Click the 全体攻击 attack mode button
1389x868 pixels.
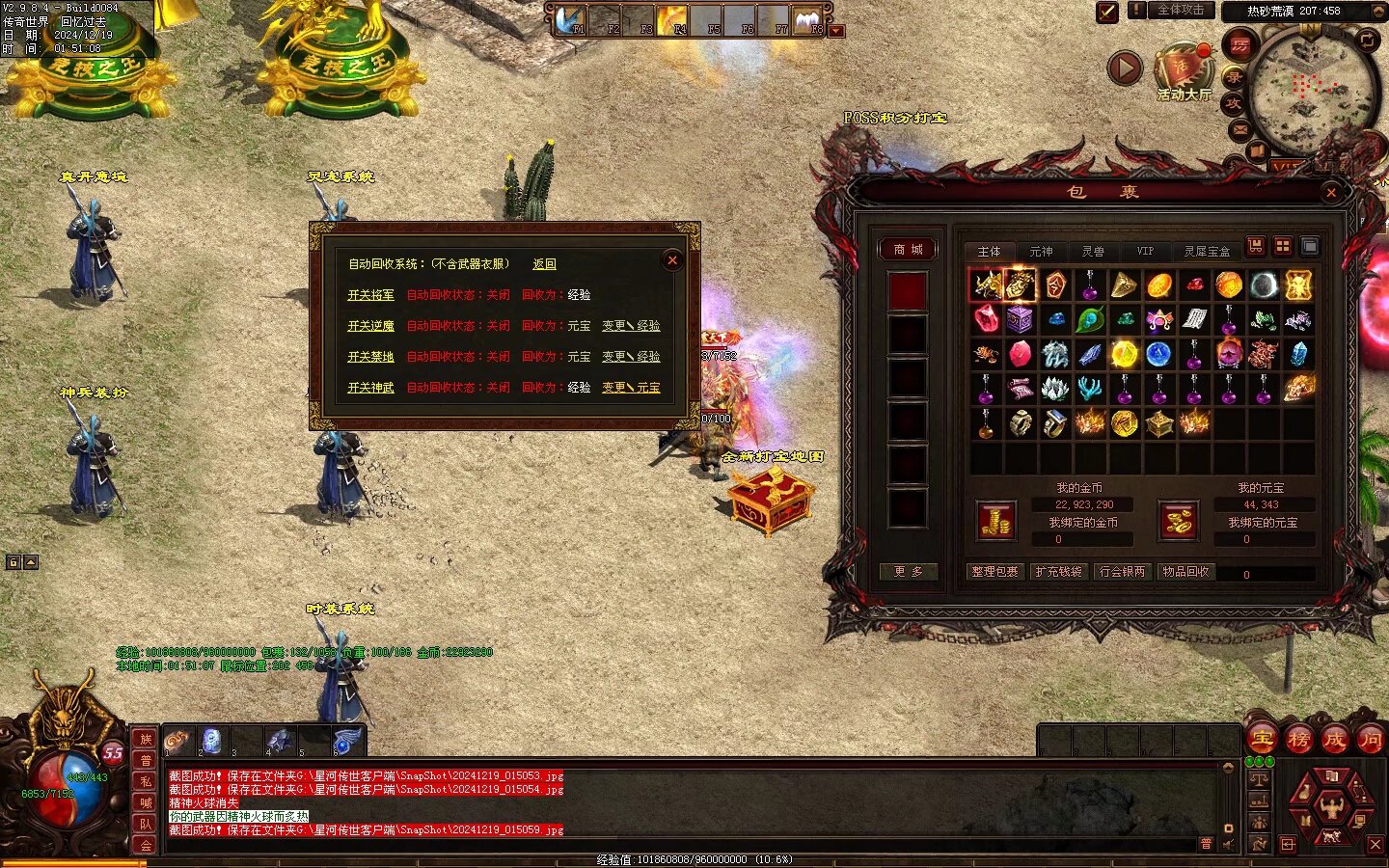click(x=1180, y=11)
